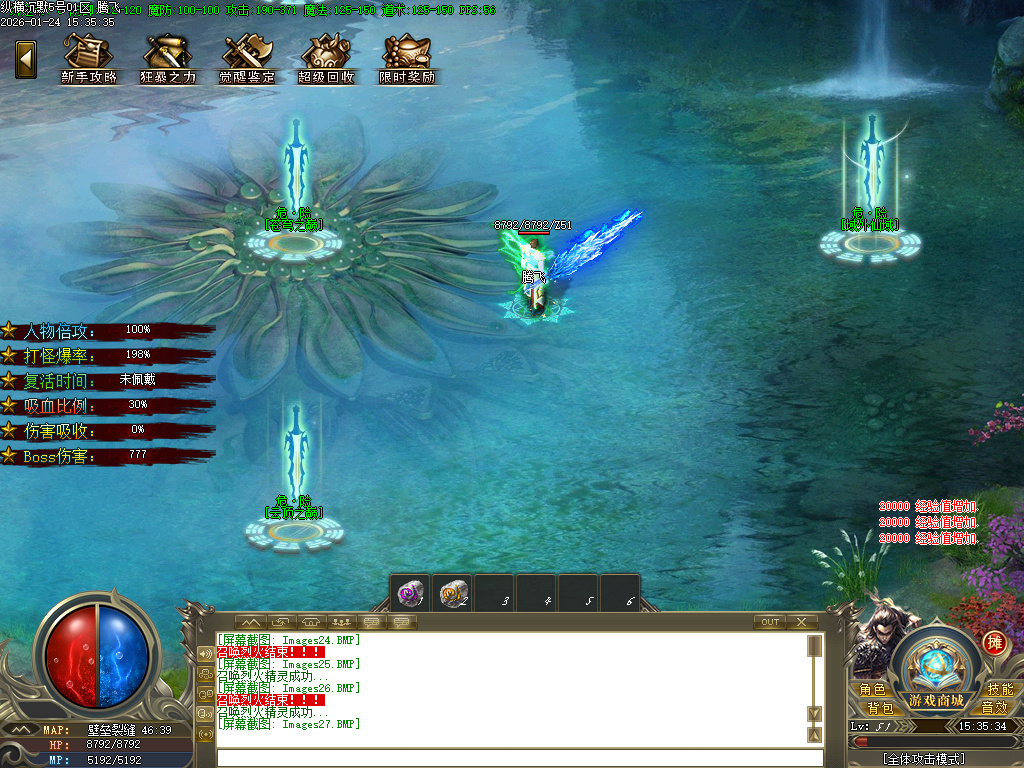Click the OUT button above the chat
The height and width of the screenshot is (768, 1024).
pyautogui.click(x=769, y=622)
